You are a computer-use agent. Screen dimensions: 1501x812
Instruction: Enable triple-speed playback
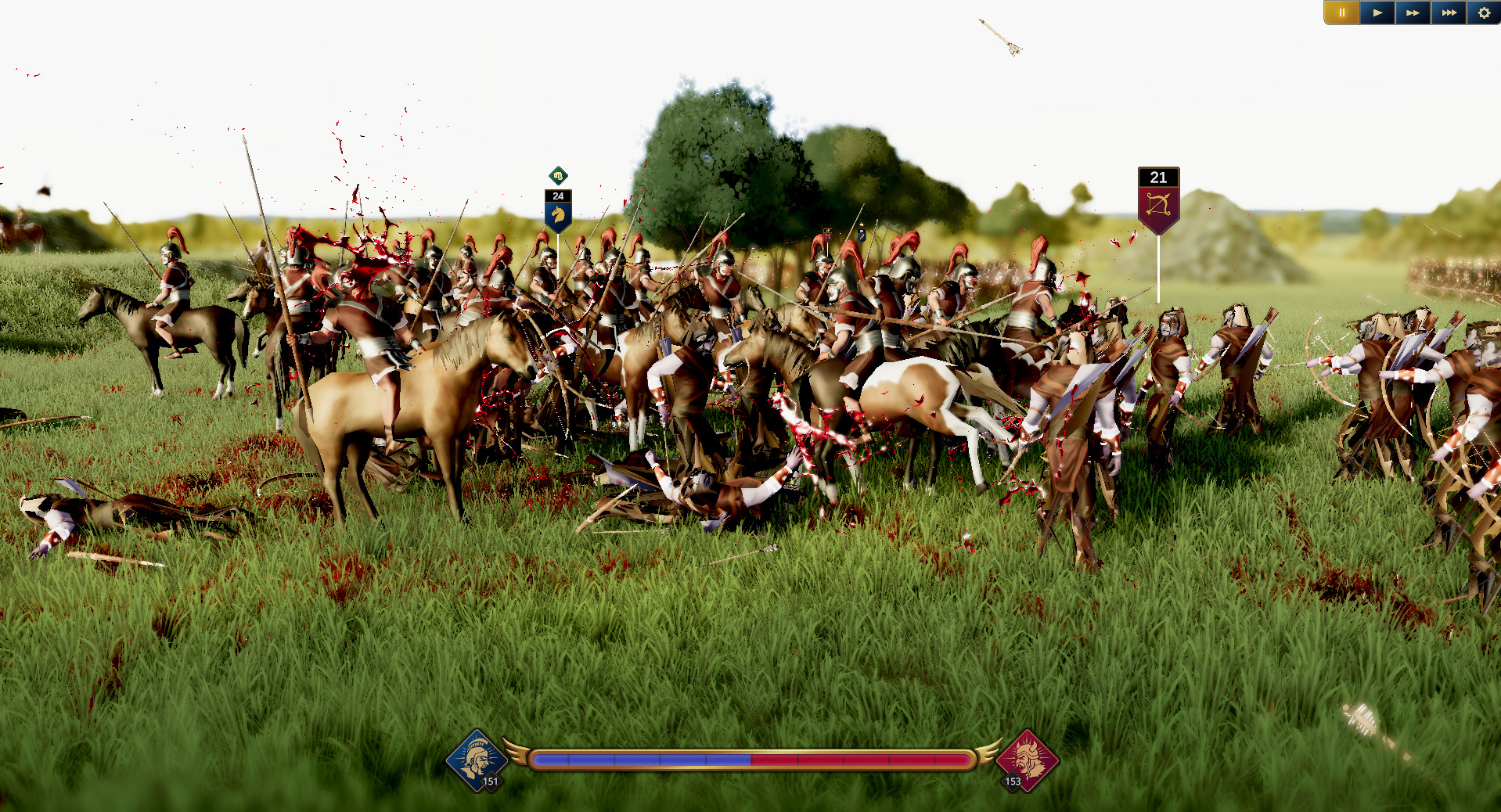[1449, 13]
